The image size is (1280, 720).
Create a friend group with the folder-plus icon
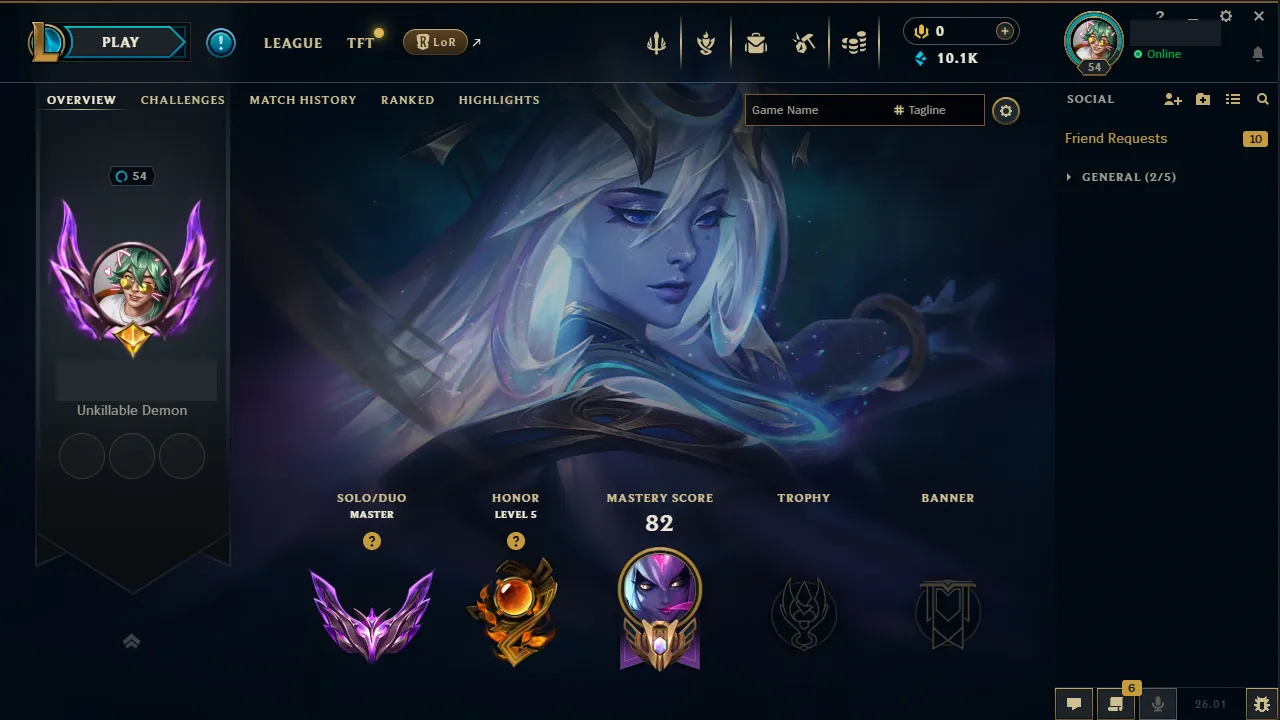(x=1202, y=99)
